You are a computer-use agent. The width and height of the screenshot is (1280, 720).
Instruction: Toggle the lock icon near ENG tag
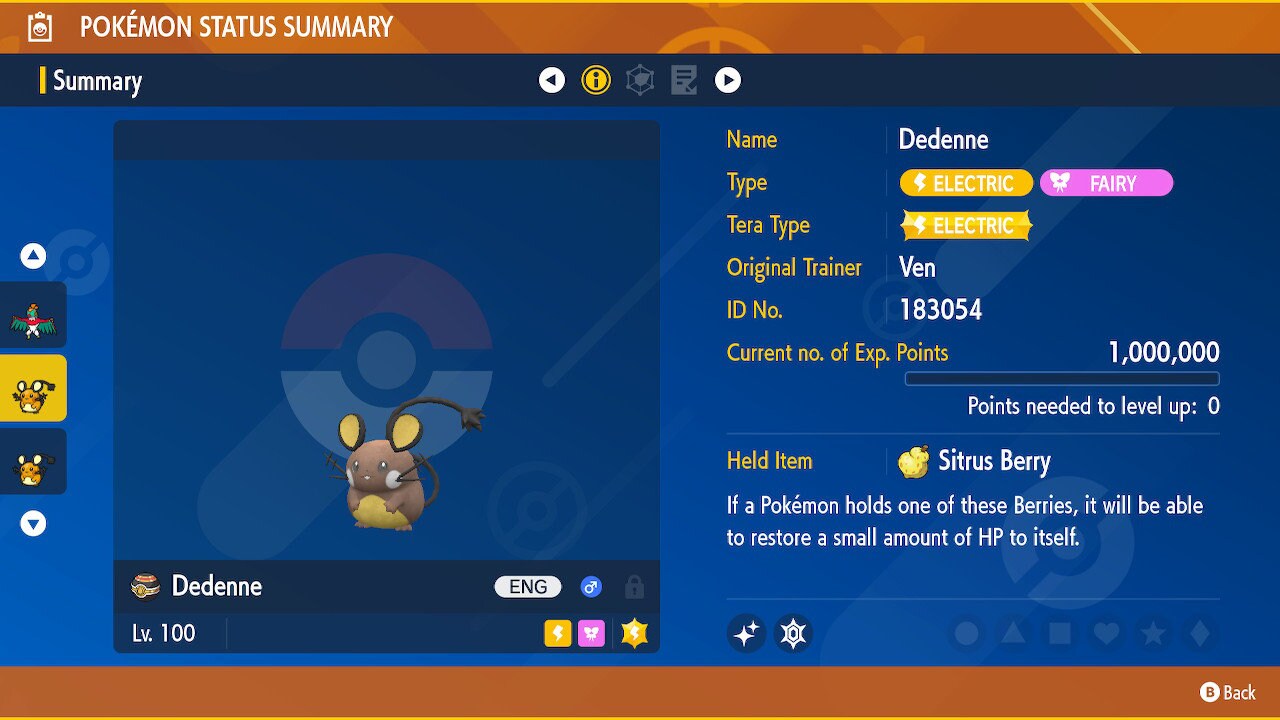635,587
